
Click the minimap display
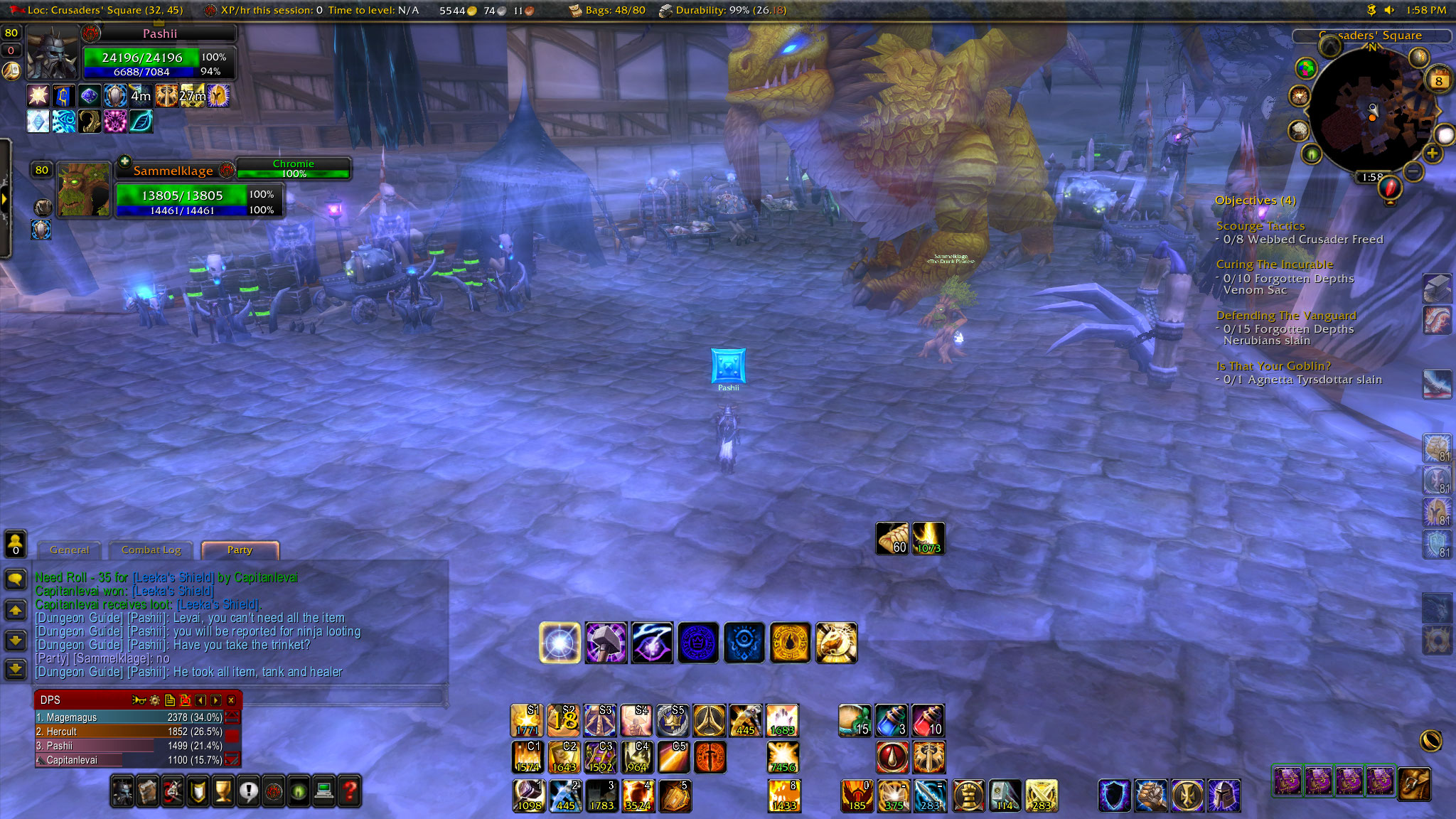1372,114
